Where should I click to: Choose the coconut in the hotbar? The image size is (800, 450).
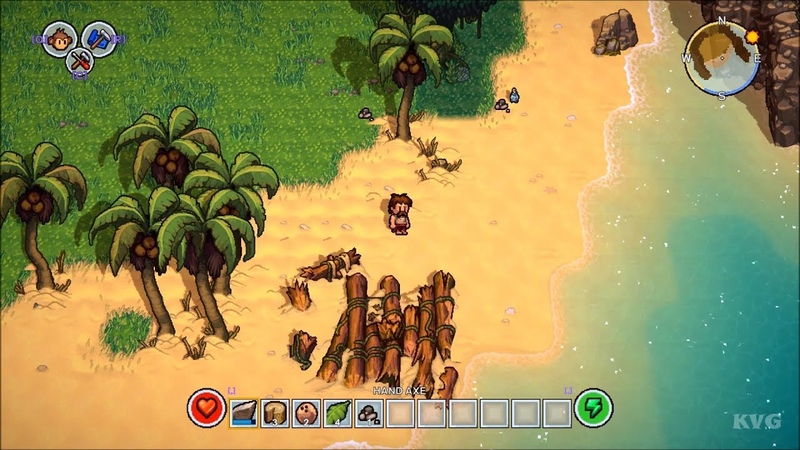[307, 412]
